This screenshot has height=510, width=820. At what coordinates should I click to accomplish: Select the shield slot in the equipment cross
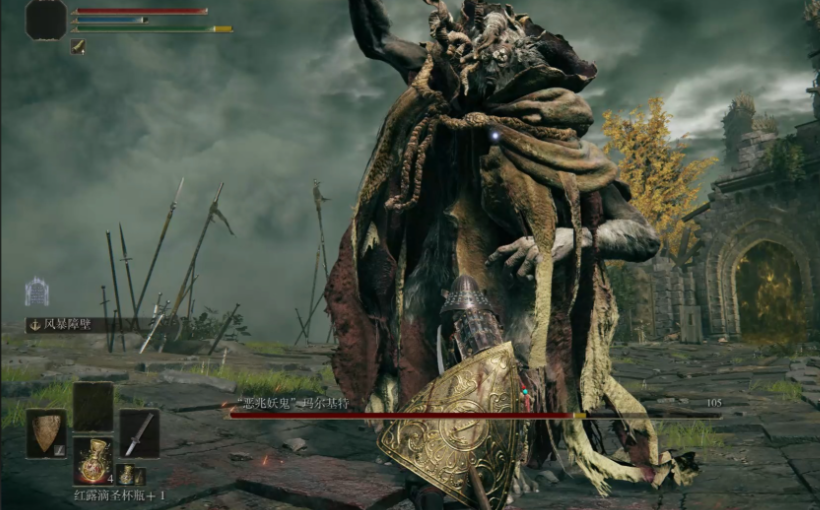click(46, 433)
